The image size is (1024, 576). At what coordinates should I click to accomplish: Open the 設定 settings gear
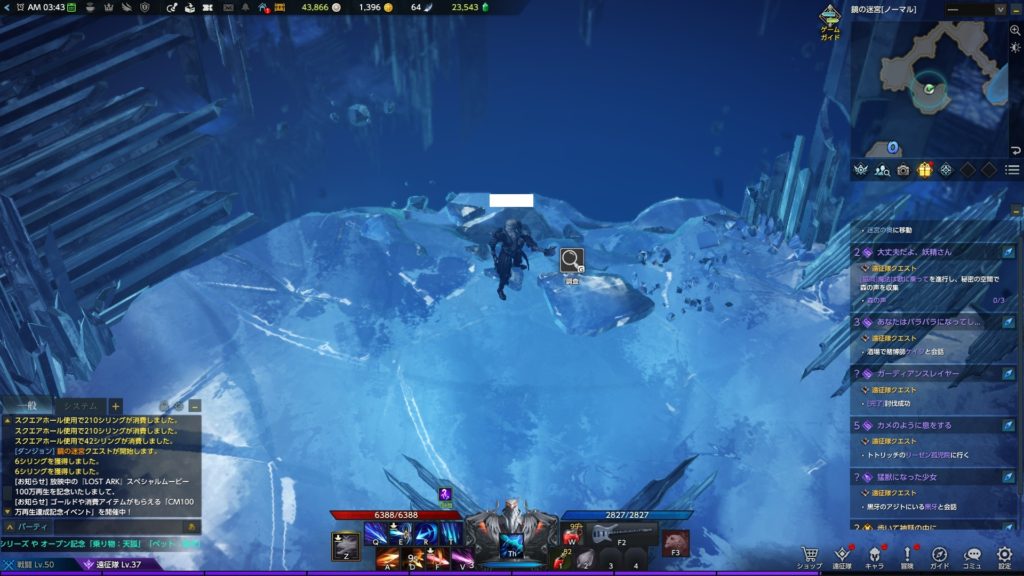(1004, 555)
